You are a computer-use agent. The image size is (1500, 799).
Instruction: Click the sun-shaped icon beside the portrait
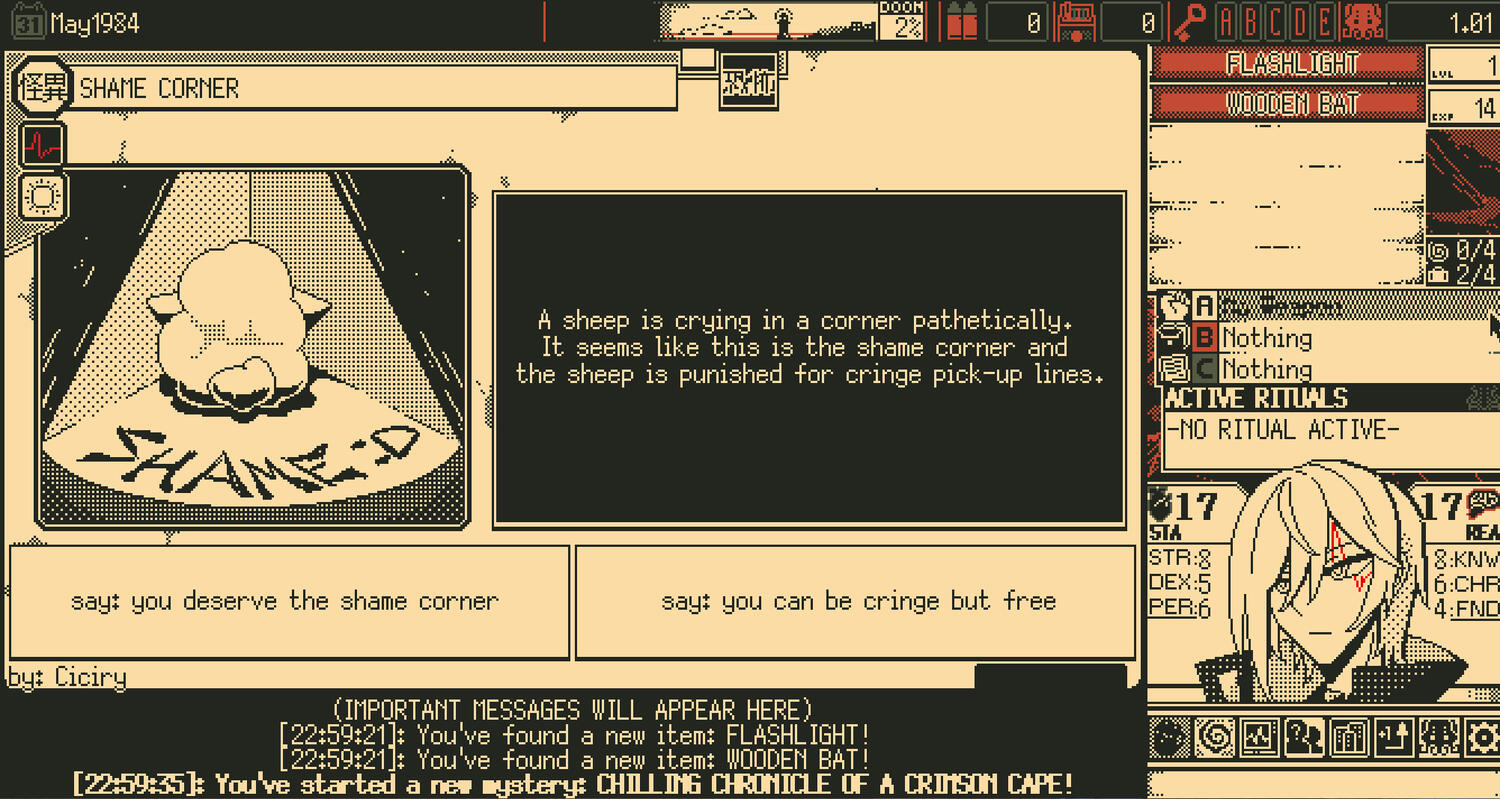click(x=42, y=196)
